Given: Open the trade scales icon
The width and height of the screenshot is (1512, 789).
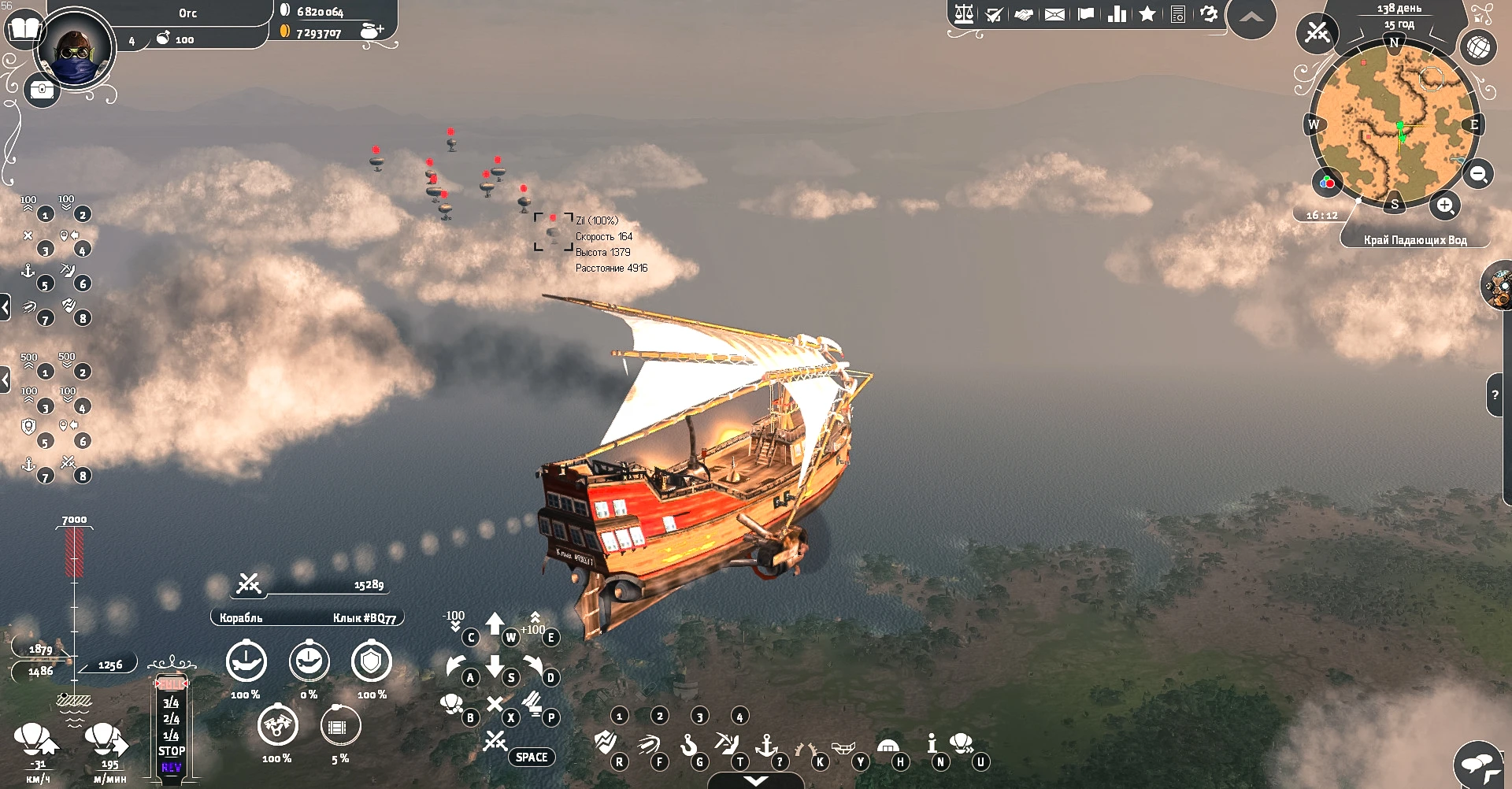Looking at the screenshot, I should [965, 13].
